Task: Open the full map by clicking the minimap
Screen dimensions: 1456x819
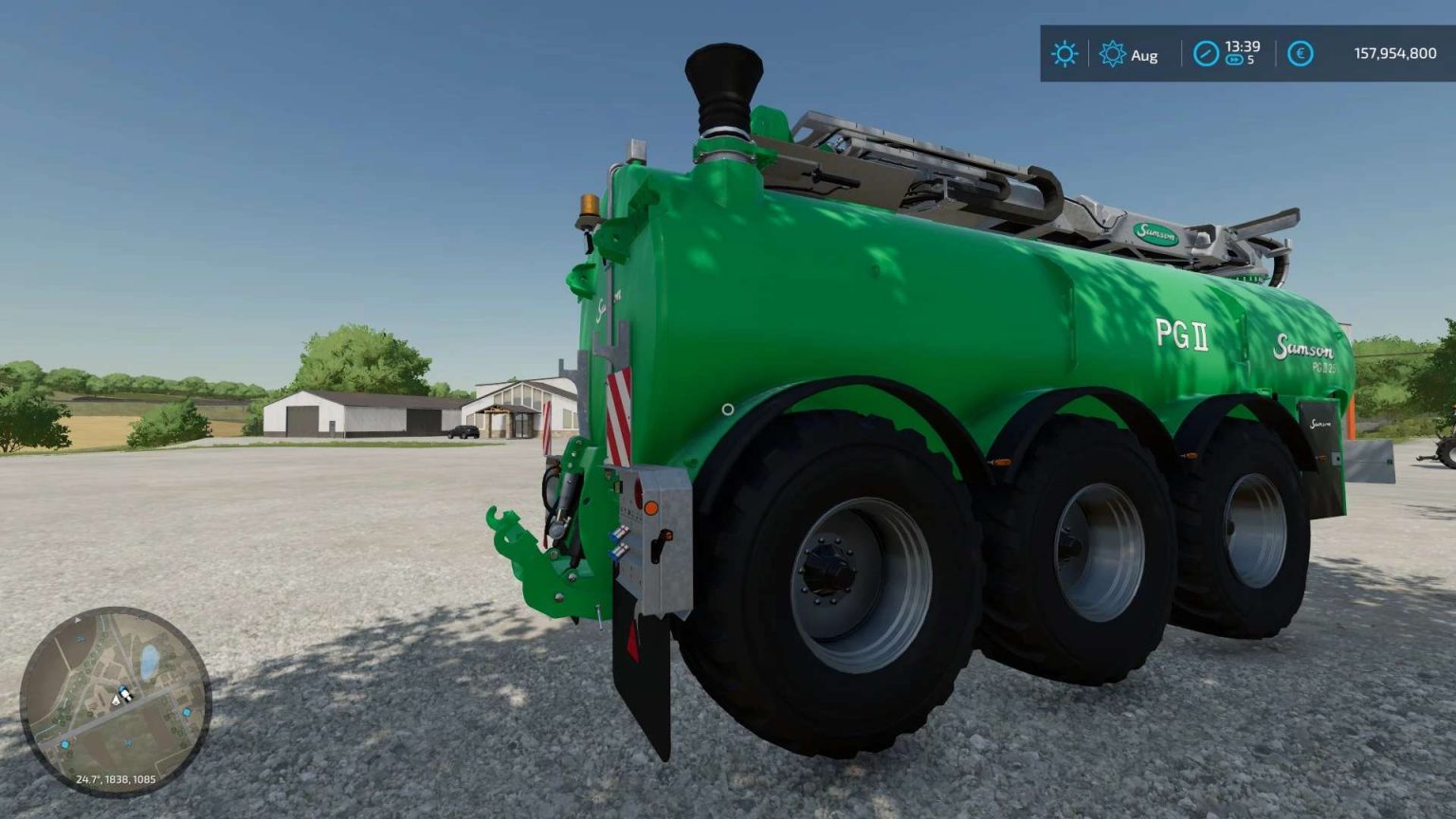Action: click(x=118, y=701)
